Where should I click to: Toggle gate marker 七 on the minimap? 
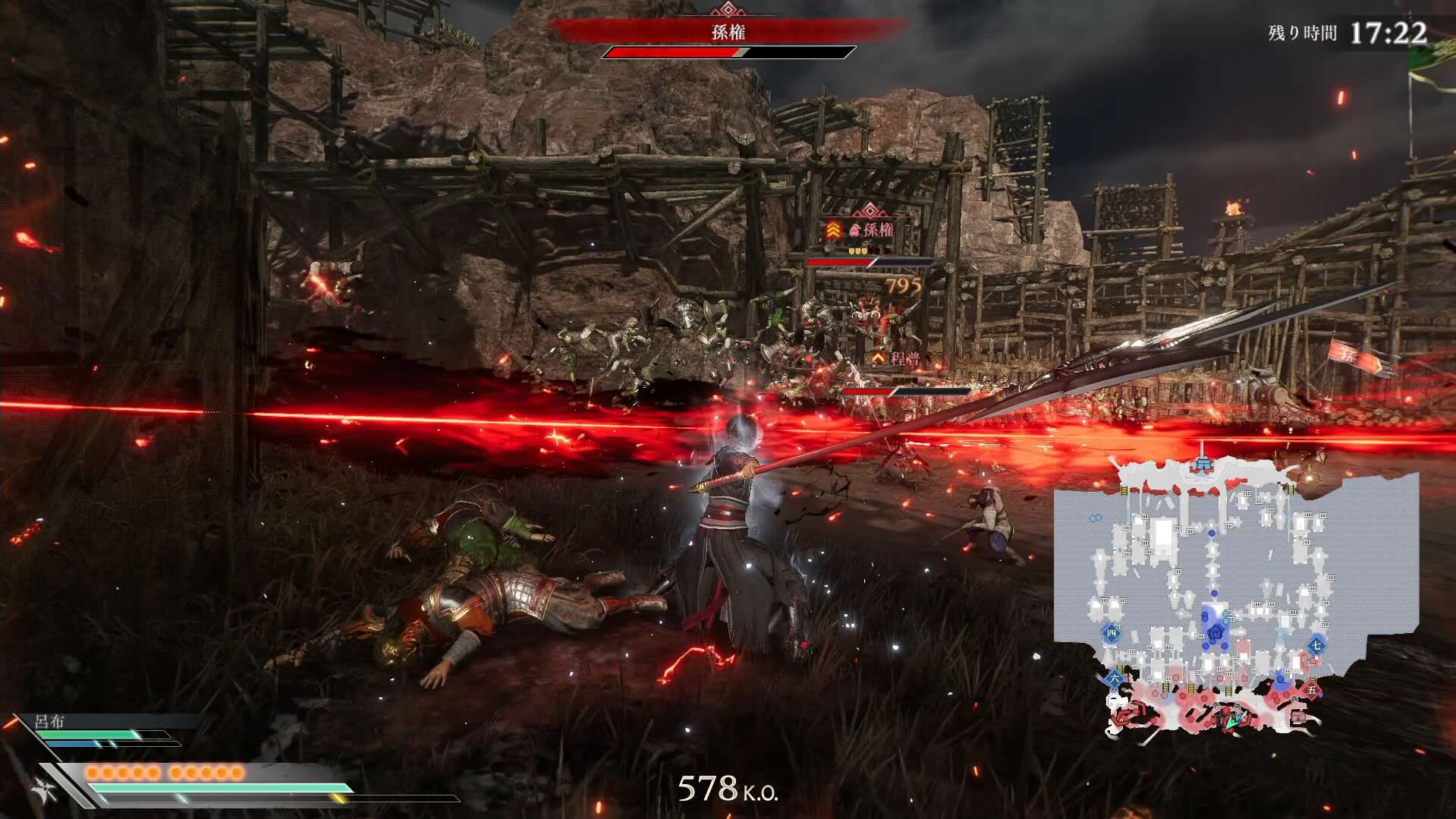pyautogui.click(x=1316, y=645)
